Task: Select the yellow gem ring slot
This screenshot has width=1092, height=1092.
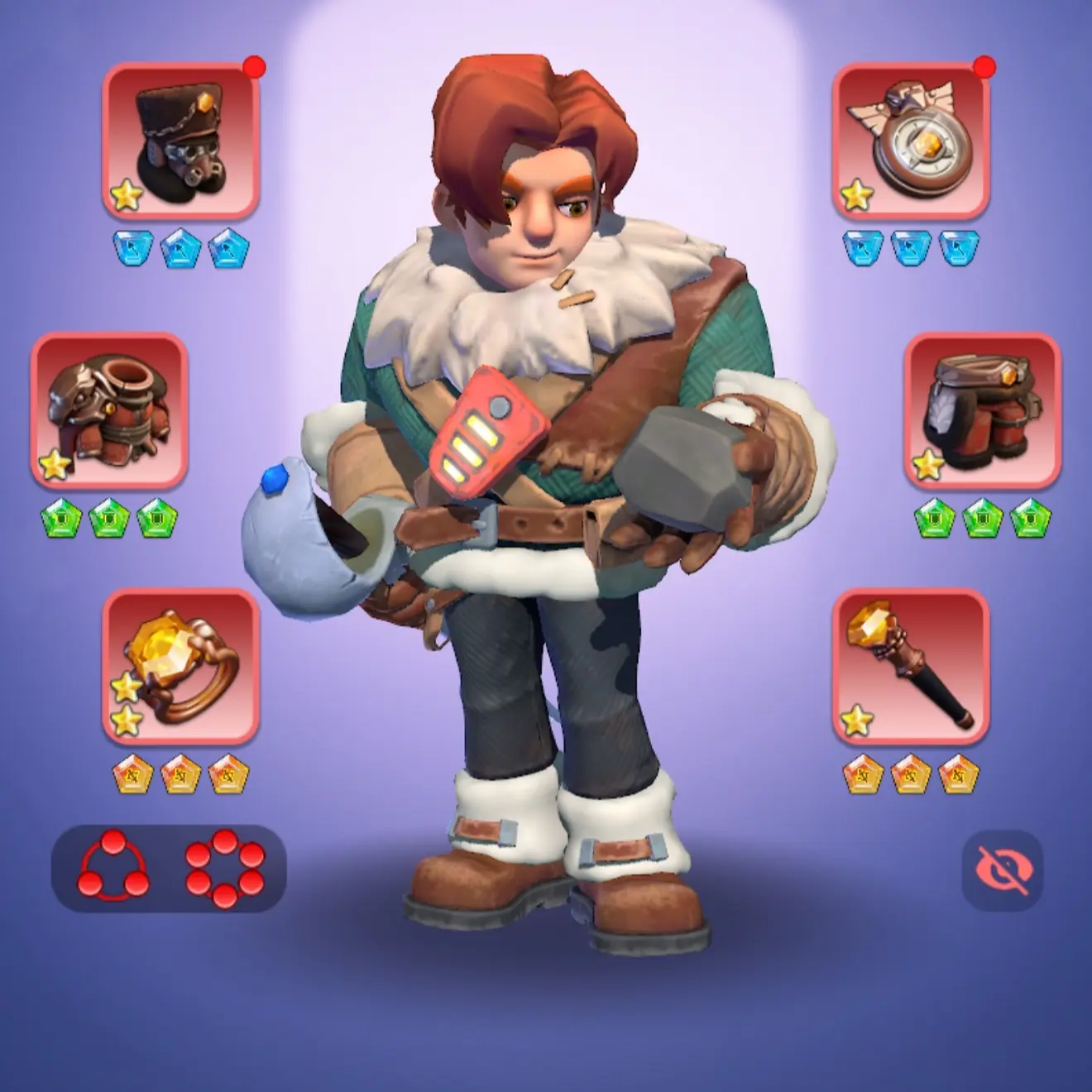Action: [x=180, y=666]
